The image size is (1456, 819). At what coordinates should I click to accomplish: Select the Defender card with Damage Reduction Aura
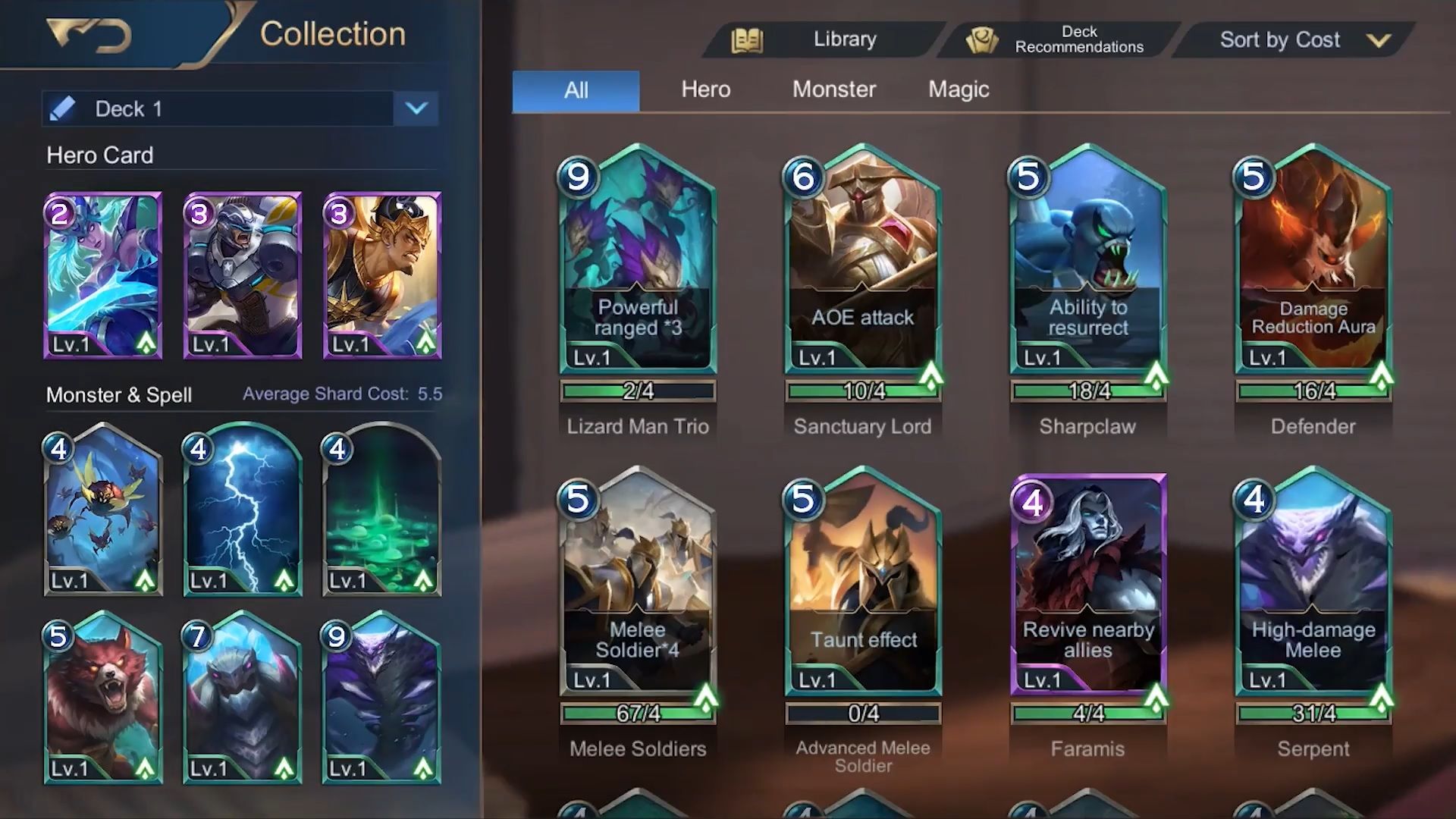click(x=1310, y=265)
